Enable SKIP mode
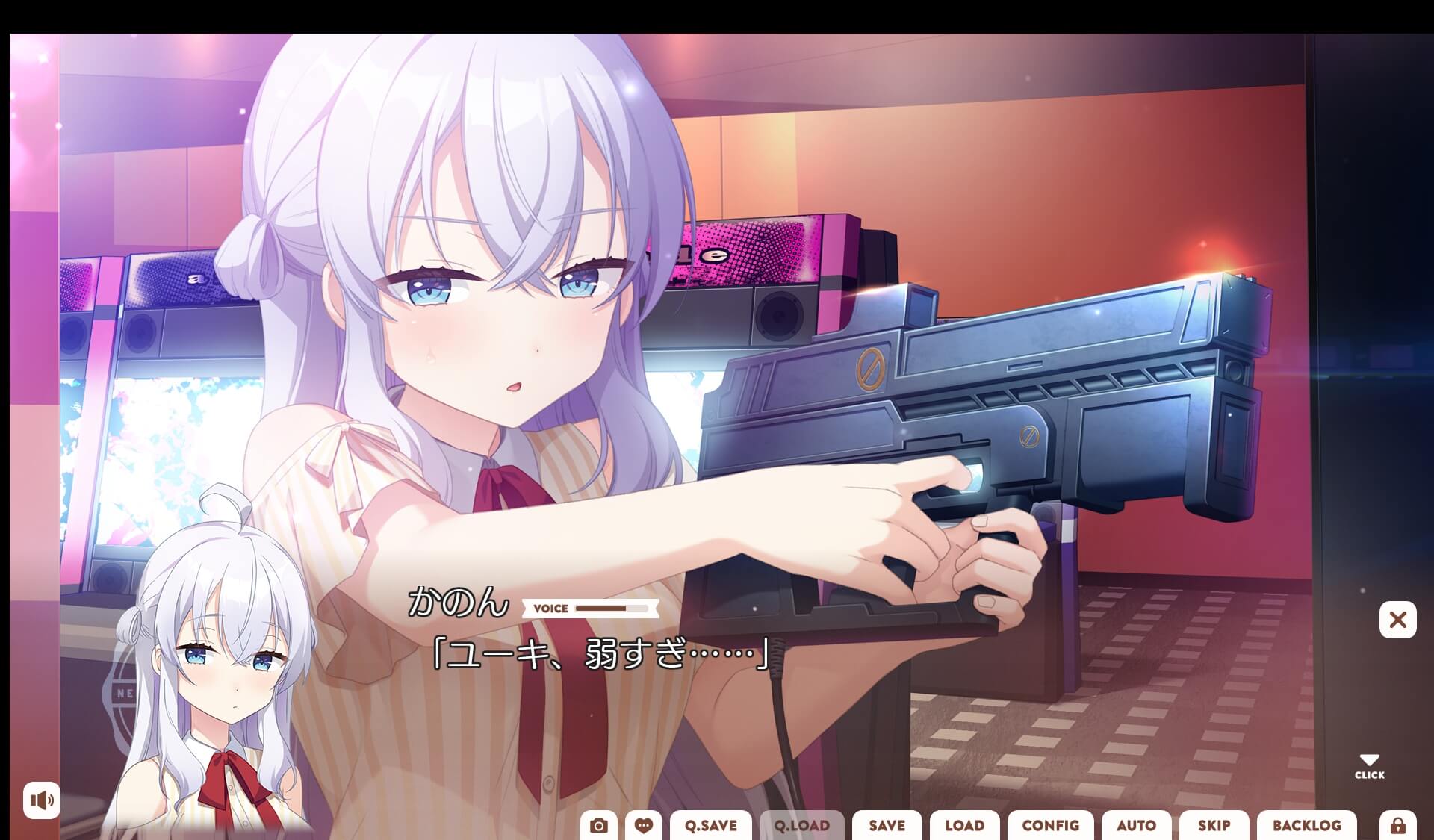The height and width of the screenshot is (840, 1434). coord(1214,826)
